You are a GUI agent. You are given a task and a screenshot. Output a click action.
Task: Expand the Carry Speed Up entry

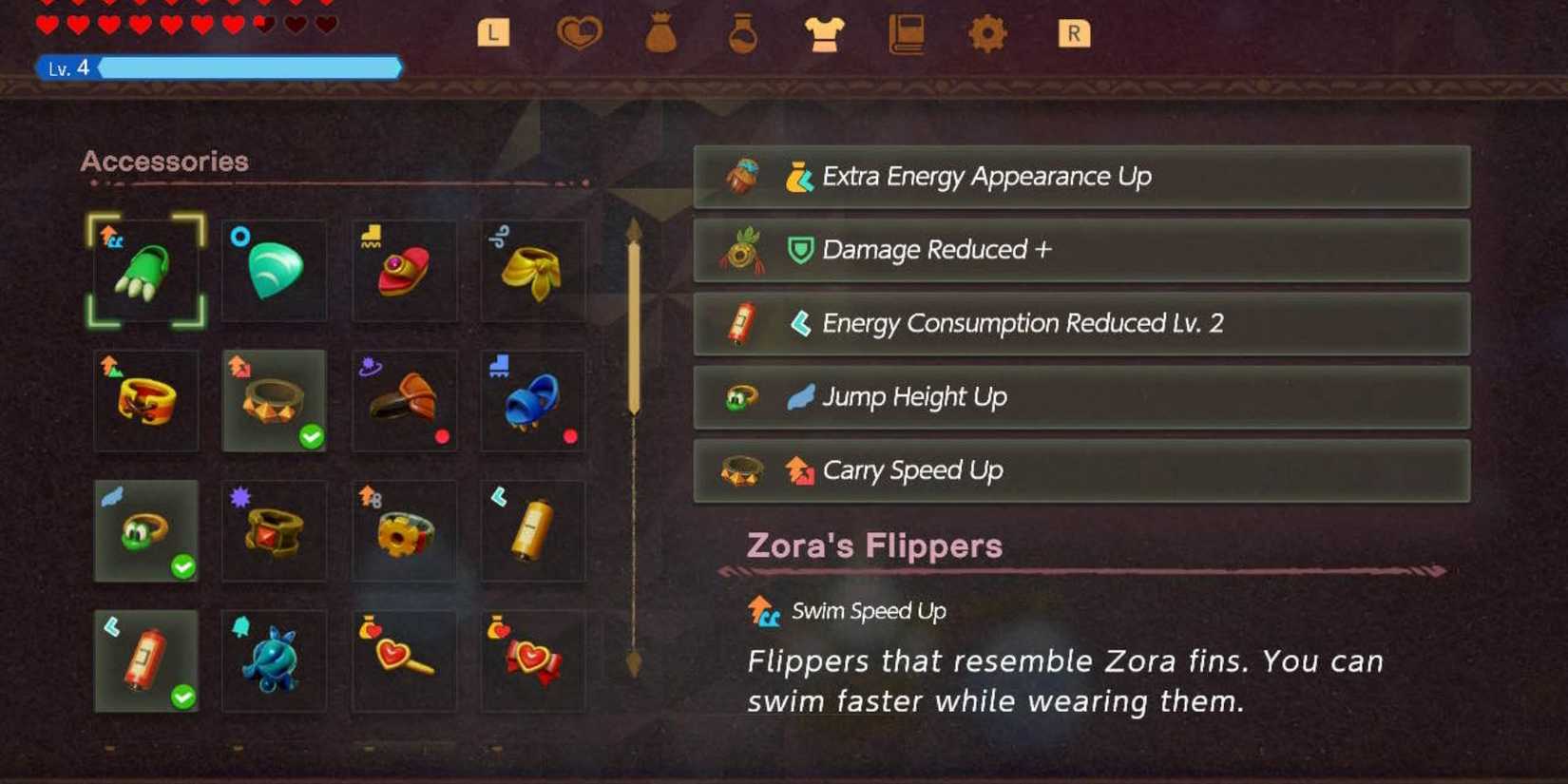click(x=1083, y=469)
